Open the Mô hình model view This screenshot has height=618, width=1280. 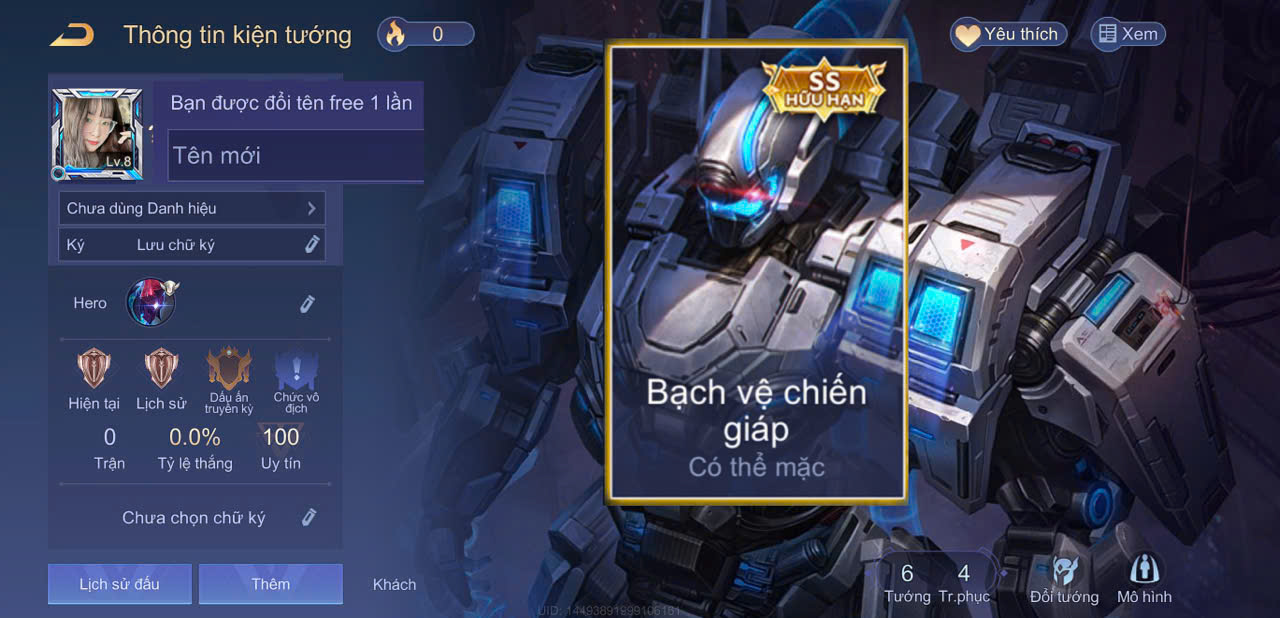click(1144, 580)
